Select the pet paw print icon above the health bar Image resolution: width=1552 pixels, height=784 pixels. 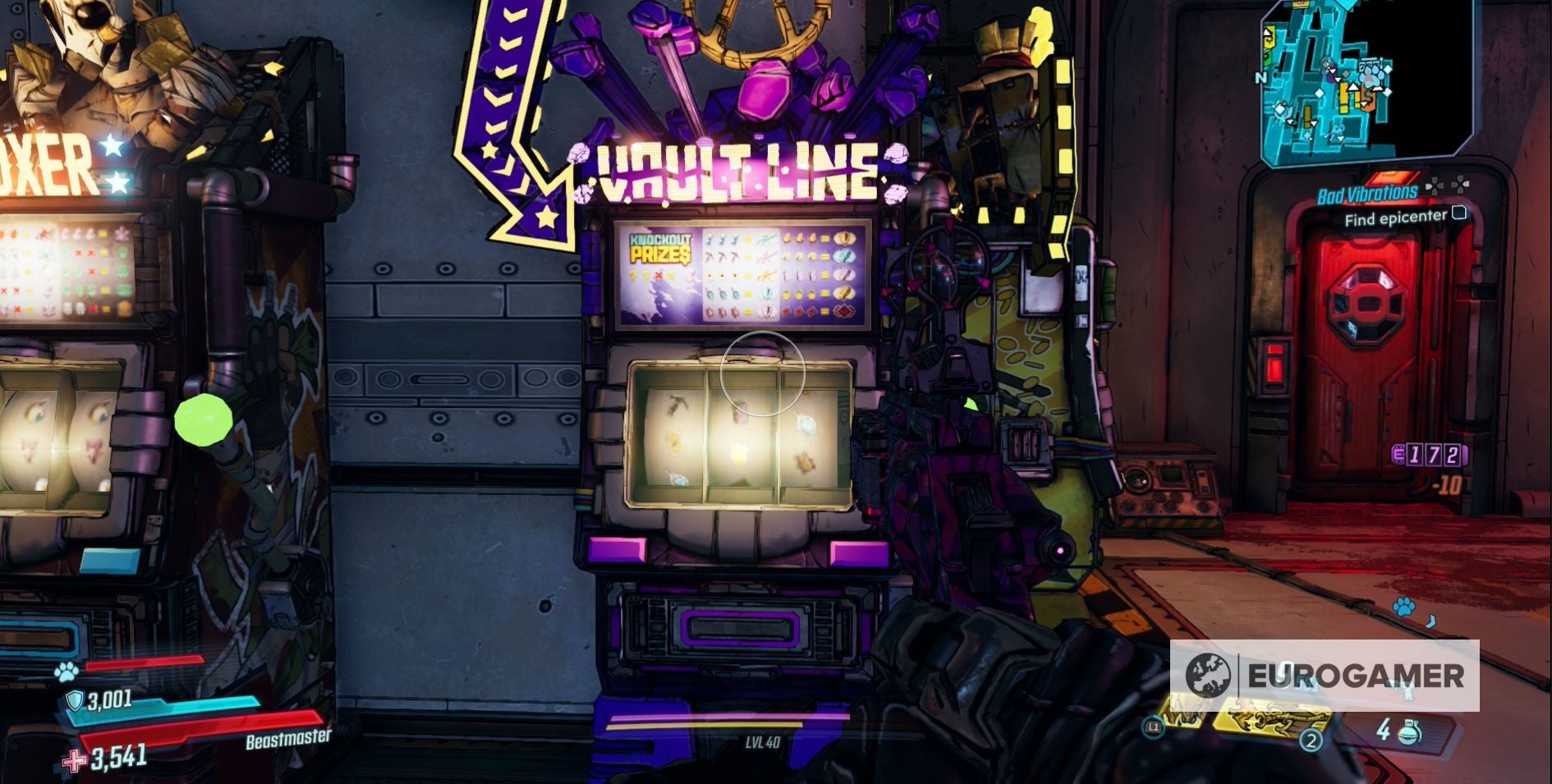[66, 673]
